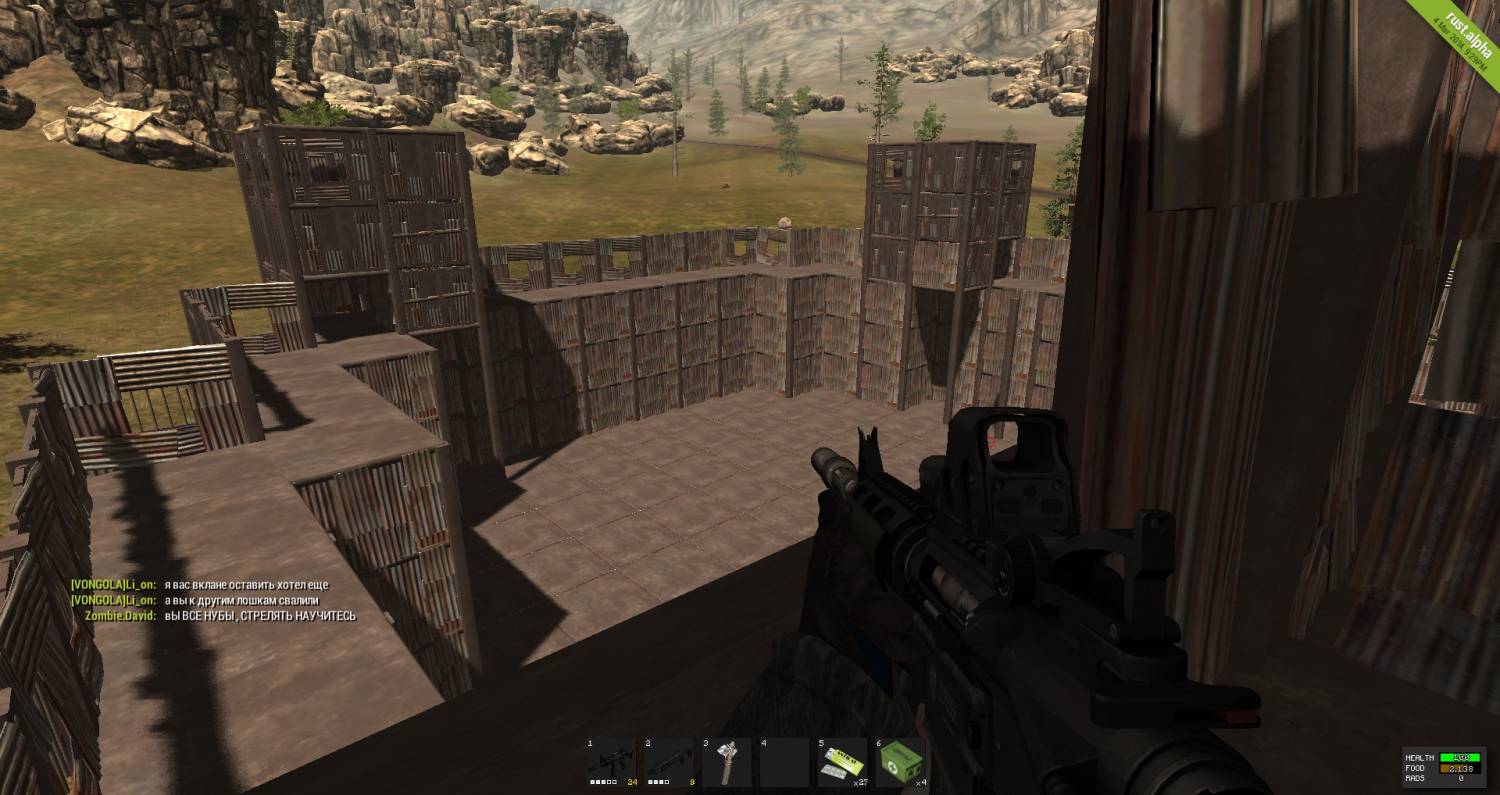Equip the stone hatchet from the hotbar

coord(727,763)
